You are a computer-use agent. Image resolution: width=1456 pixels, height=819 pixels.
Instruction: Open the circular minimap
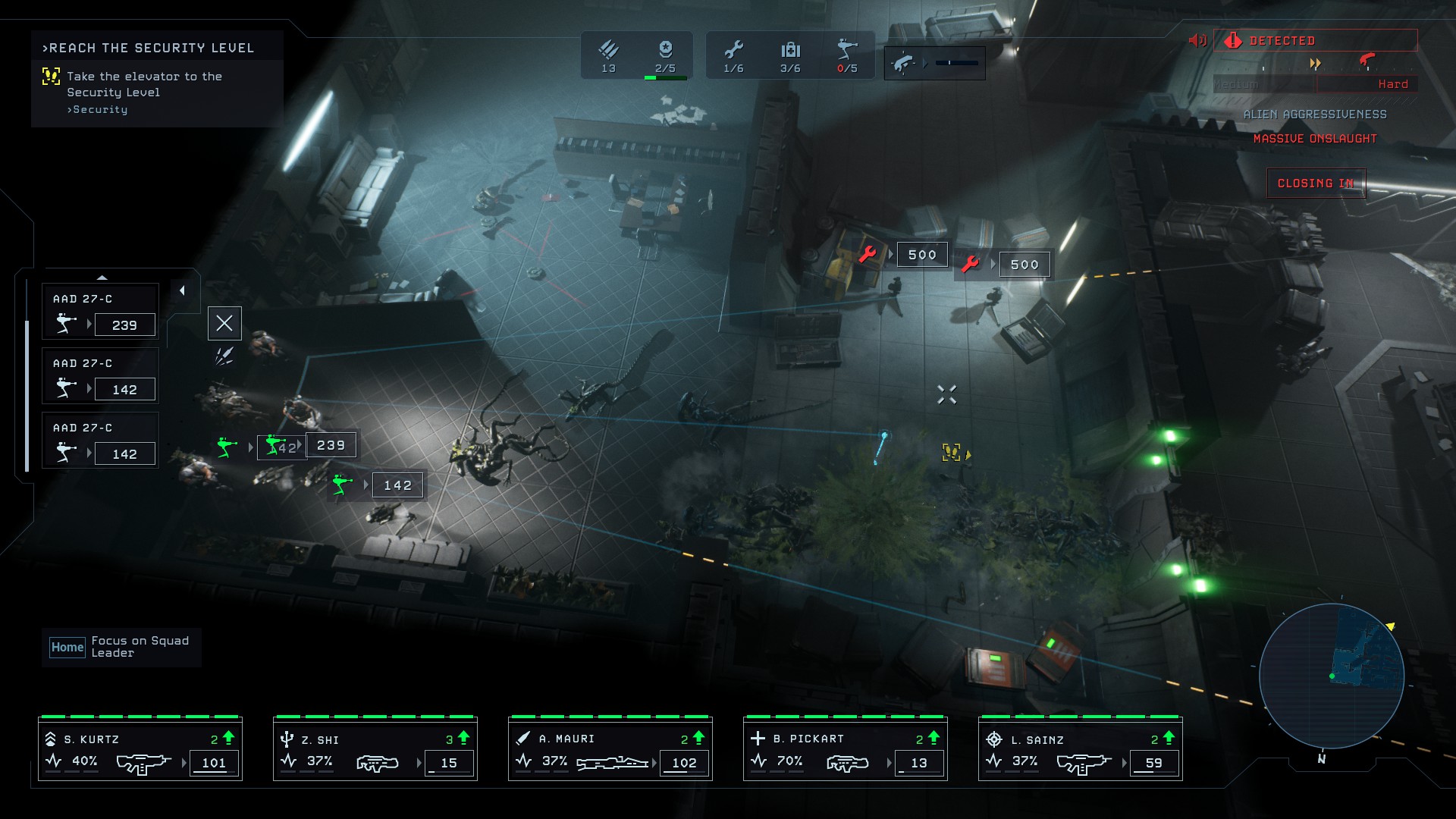[x=1331, y=676]
